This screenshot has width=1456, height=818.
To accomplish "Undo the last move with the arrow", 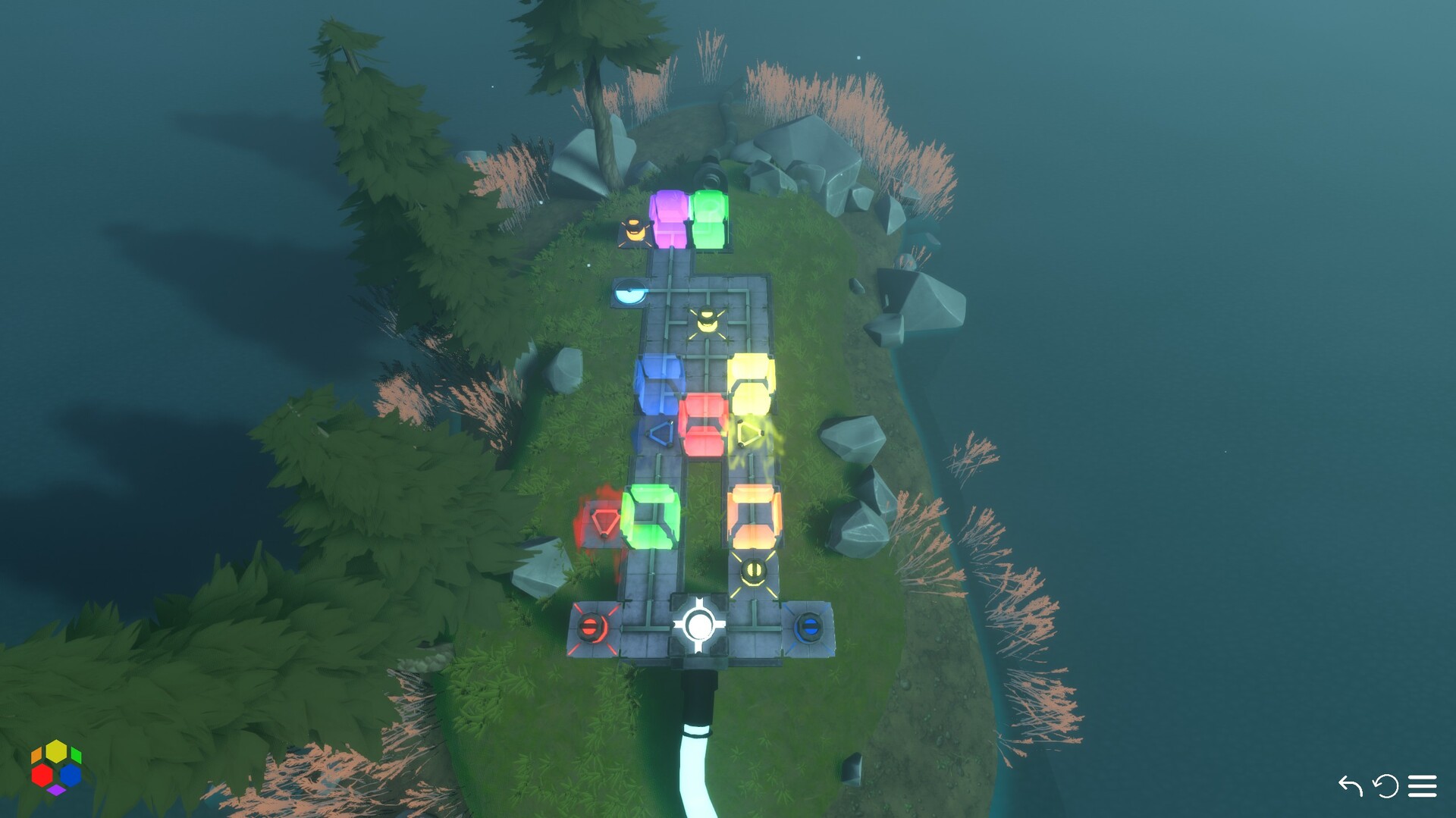I will (x=1350, y=786).
